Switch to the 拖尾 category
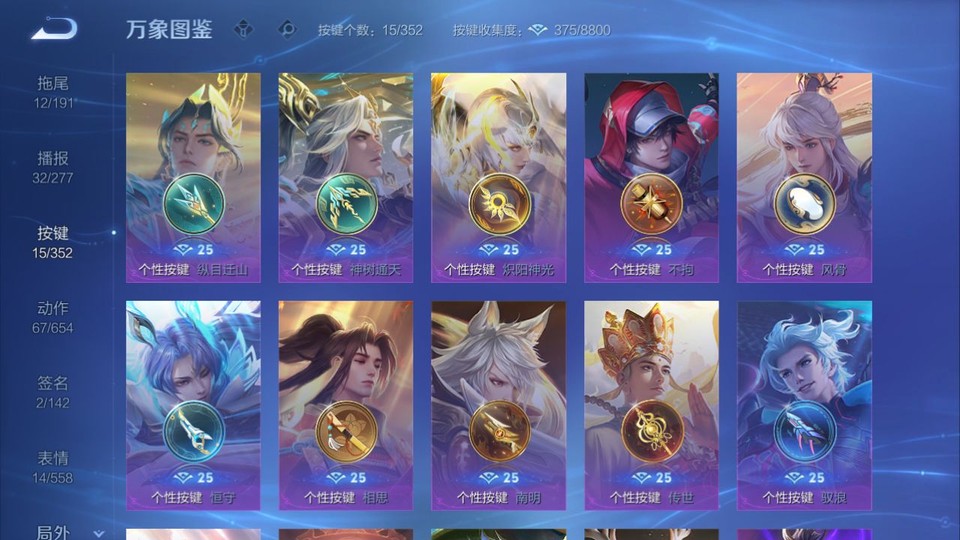960x540 pixels. 53,92
